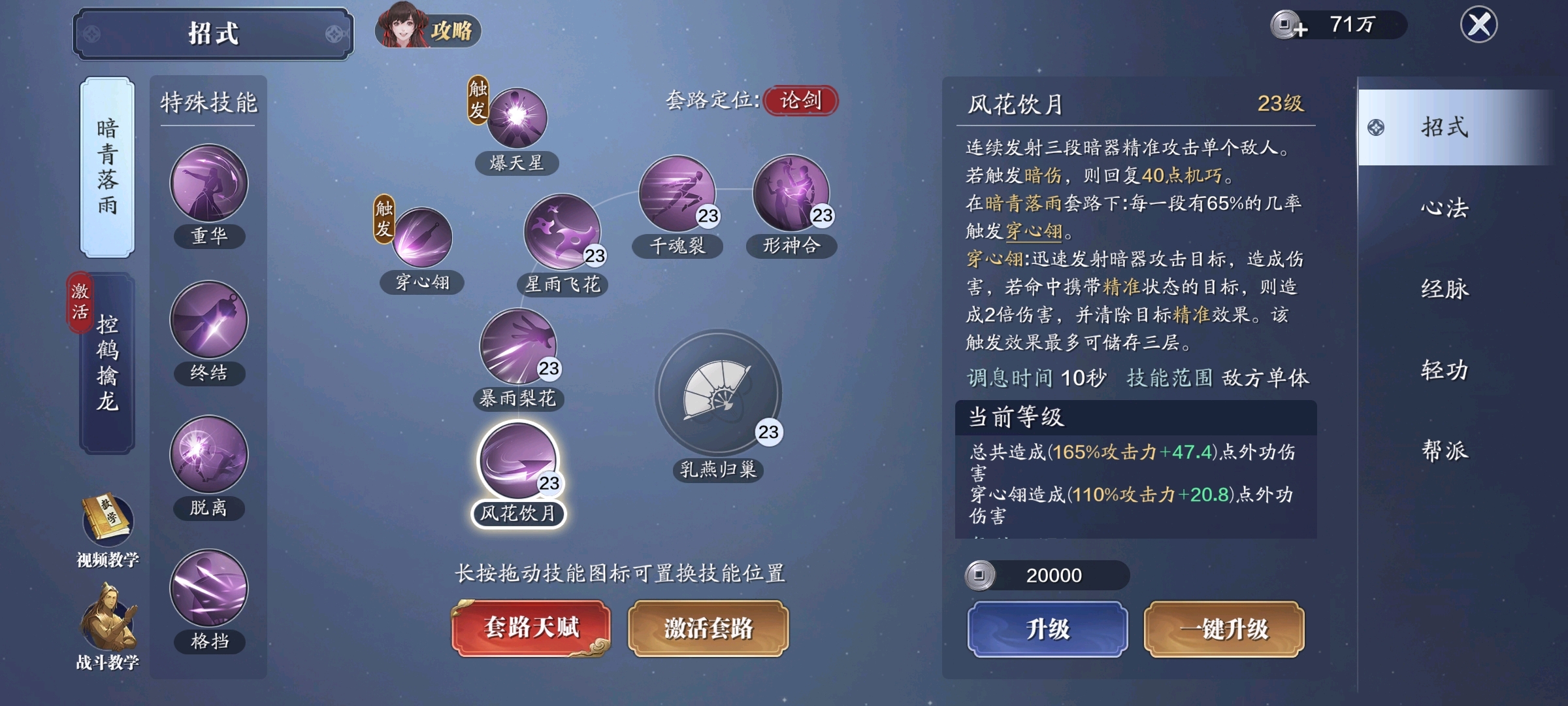Open the 套路天赋 talent panel
The height and width of the screenshot is (706, 1568).
click(x=529, y=628)
